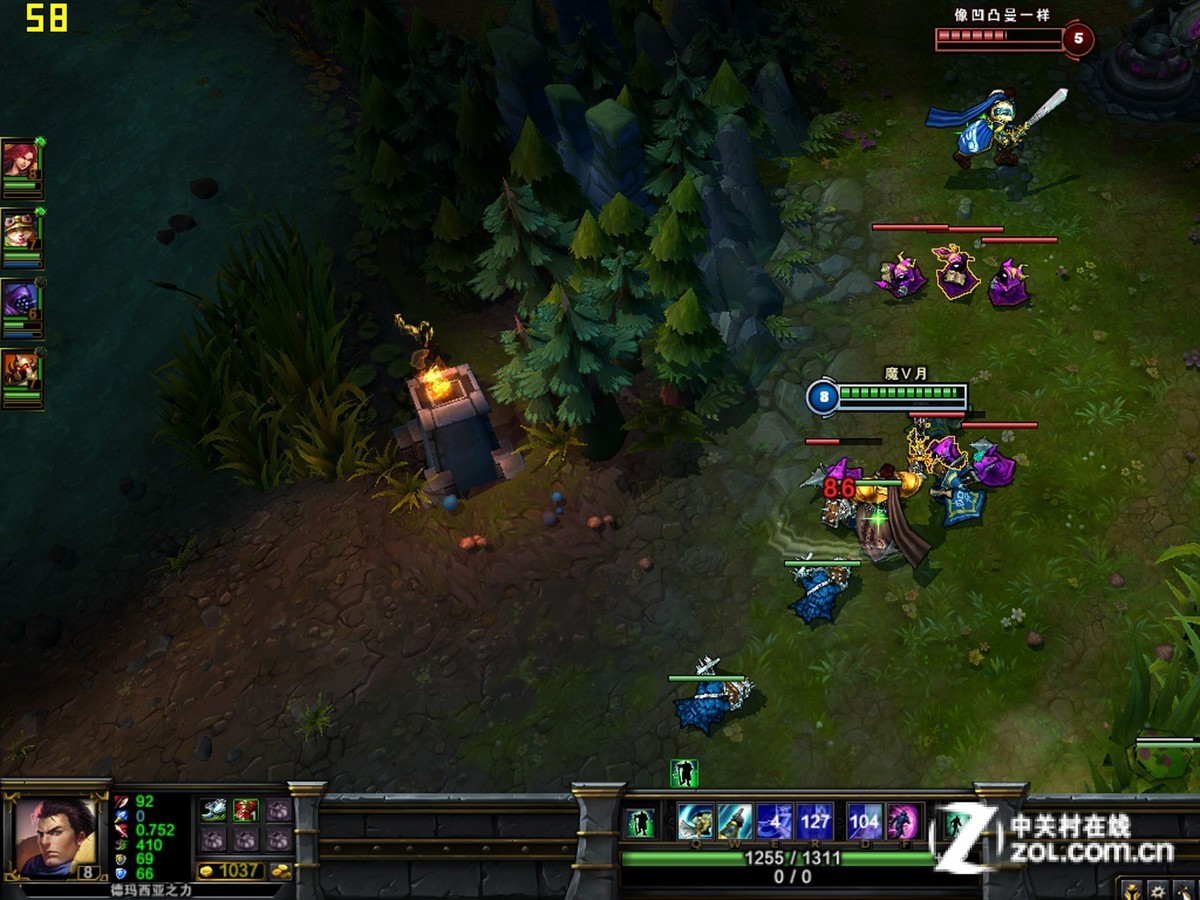The width and height of the screenshot is (1200, 900).
Task: Activate the Q spinning strike ability
Action: pos(695,822)
